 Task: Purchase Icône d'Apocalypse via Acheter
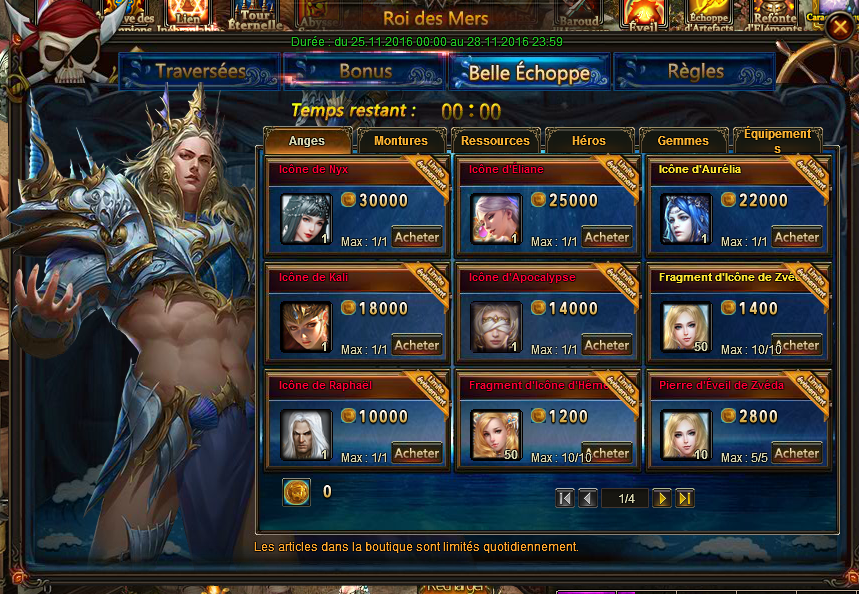[x=607, y=346]
